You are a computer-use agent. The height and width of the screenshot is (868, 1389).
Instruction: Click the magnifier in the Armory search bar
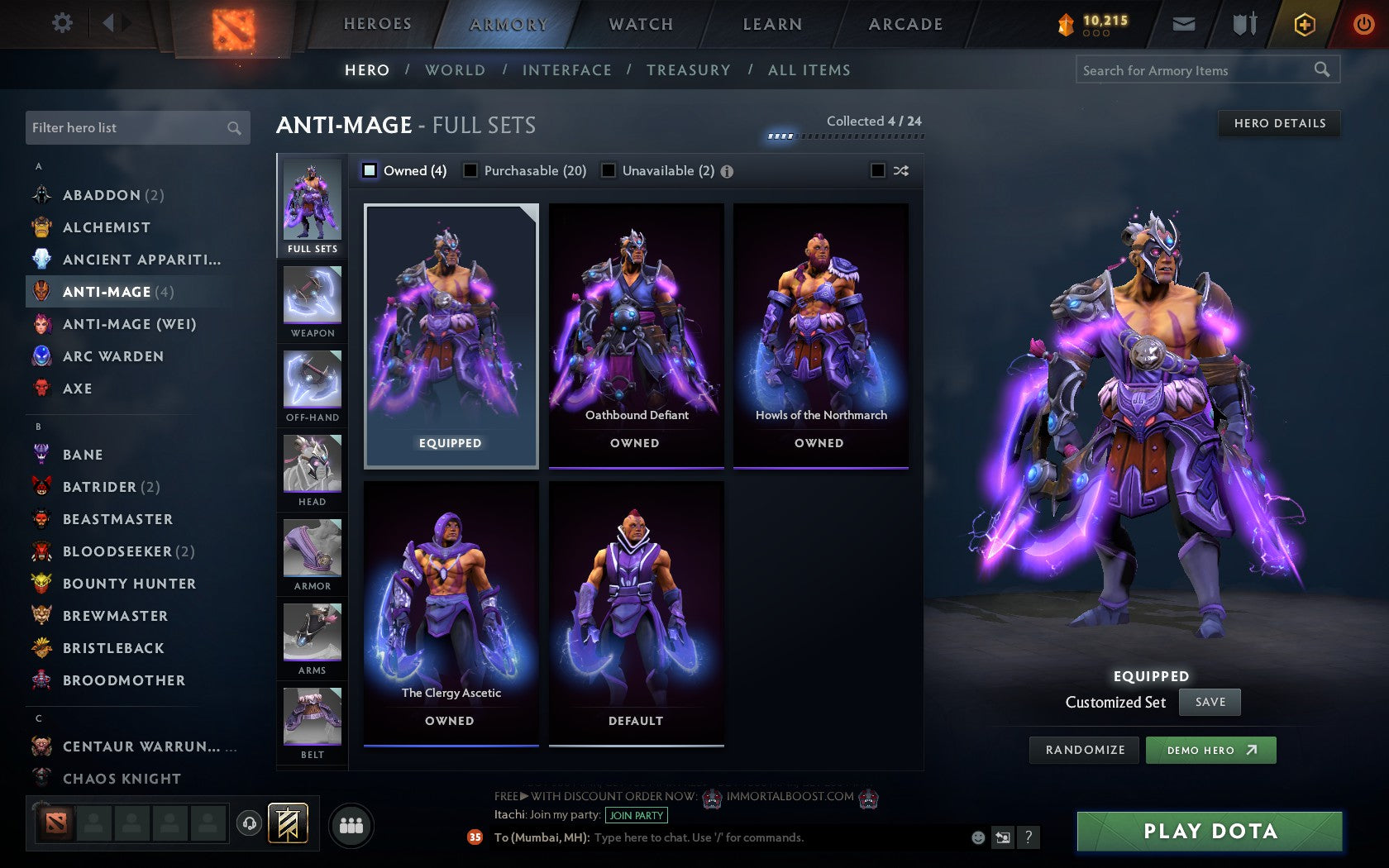pos(1321,70)
